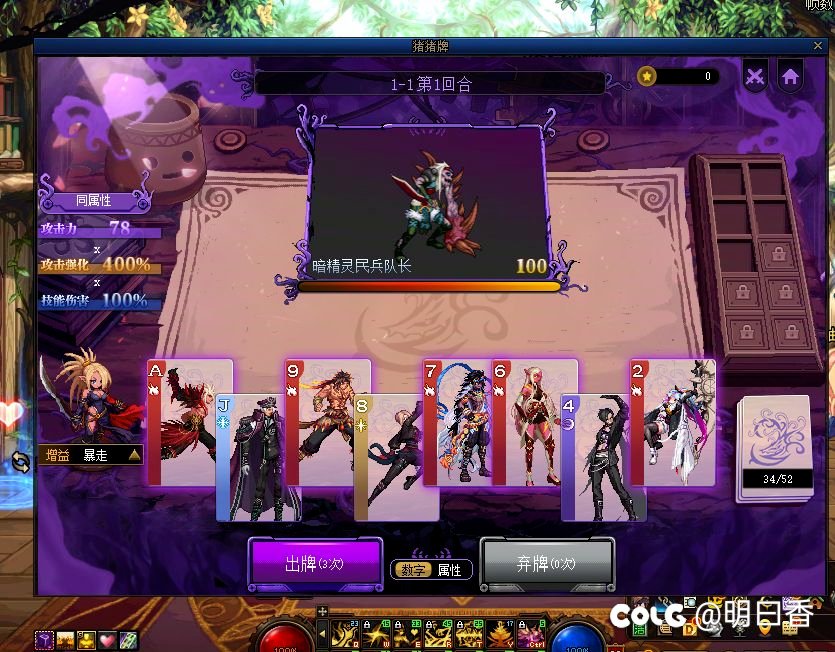The height and width of the screenshot is (652, 835).
Task: View the draw deck showing 34/52
Action: tap(773, 448)
